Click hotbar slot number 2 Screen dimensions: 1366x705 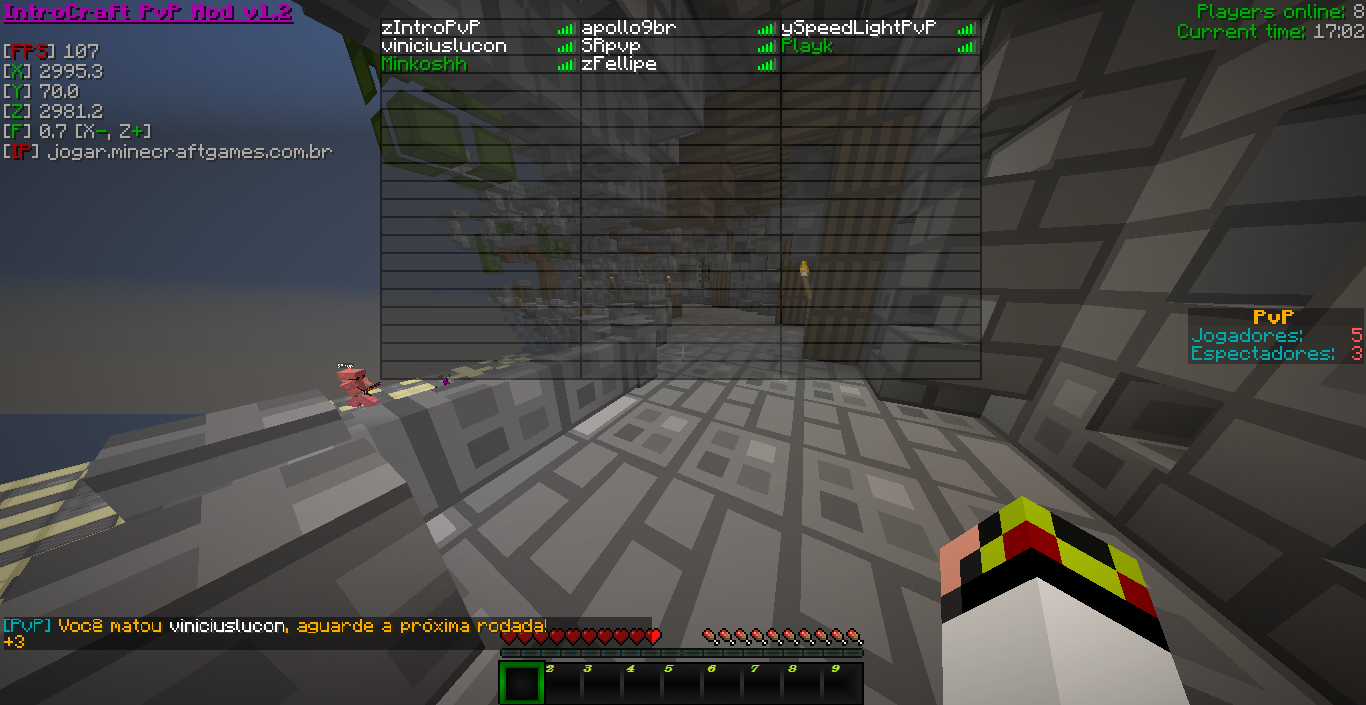pos(560,684)
